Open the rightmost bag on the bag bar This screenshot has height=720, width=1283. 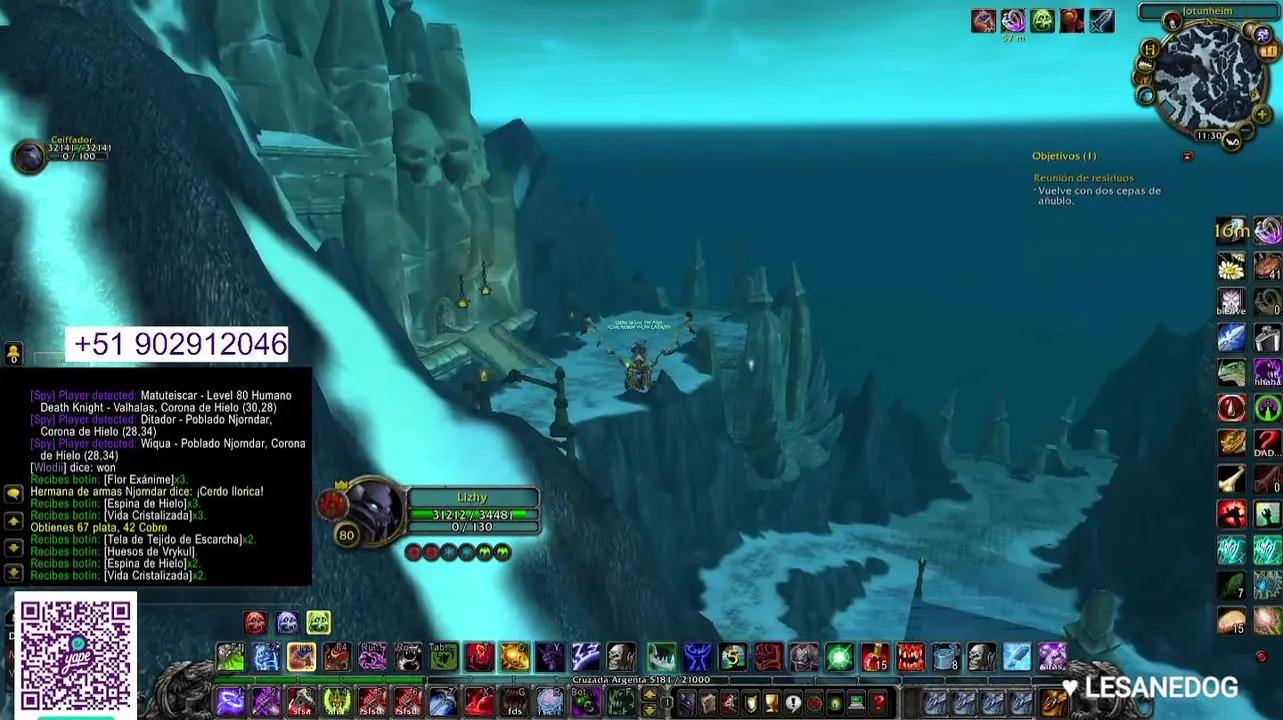[1053, 702]
